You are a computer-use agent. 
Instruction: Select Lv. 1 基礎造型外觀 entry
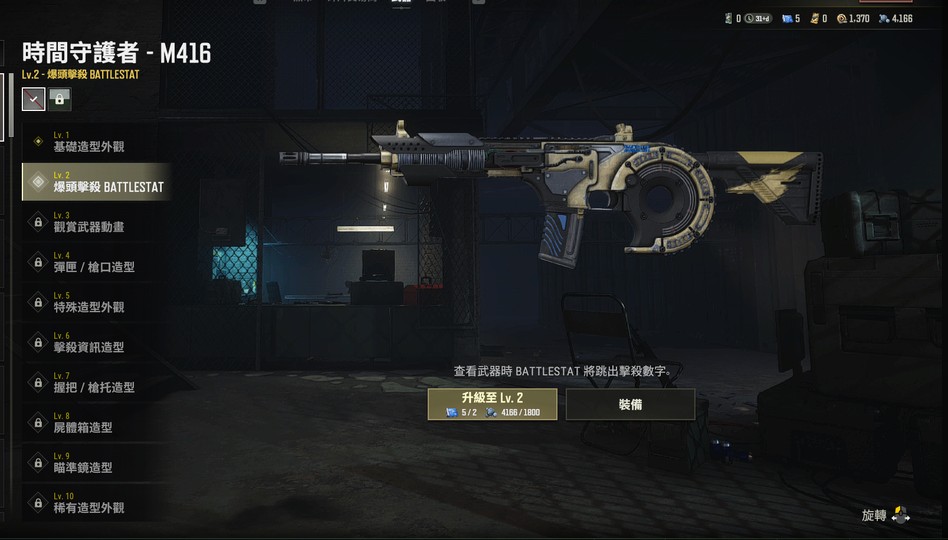(95, 142)
